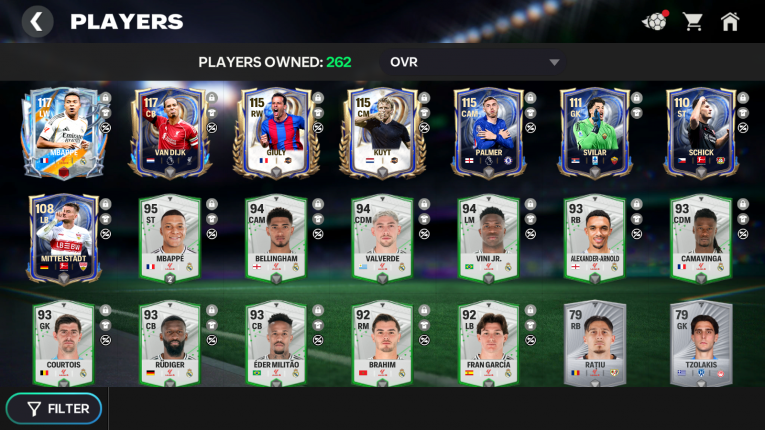This screenshot has width=765, height=430.
Task: Select the Vini Jr. player card
Action: (487, 239)
